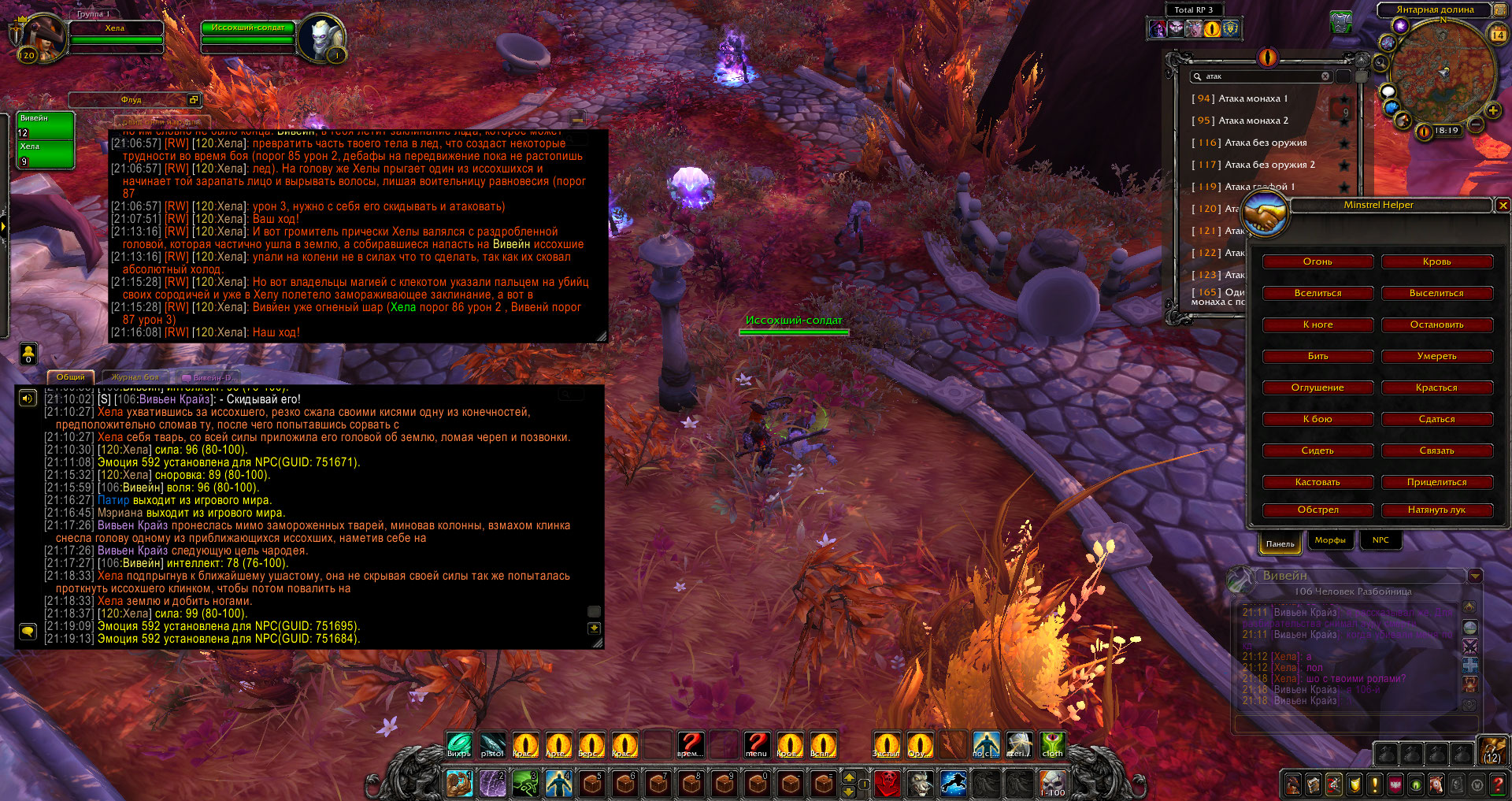
Task: Activate the Вихрь ability on the action bar
Action: click(459, 744)
